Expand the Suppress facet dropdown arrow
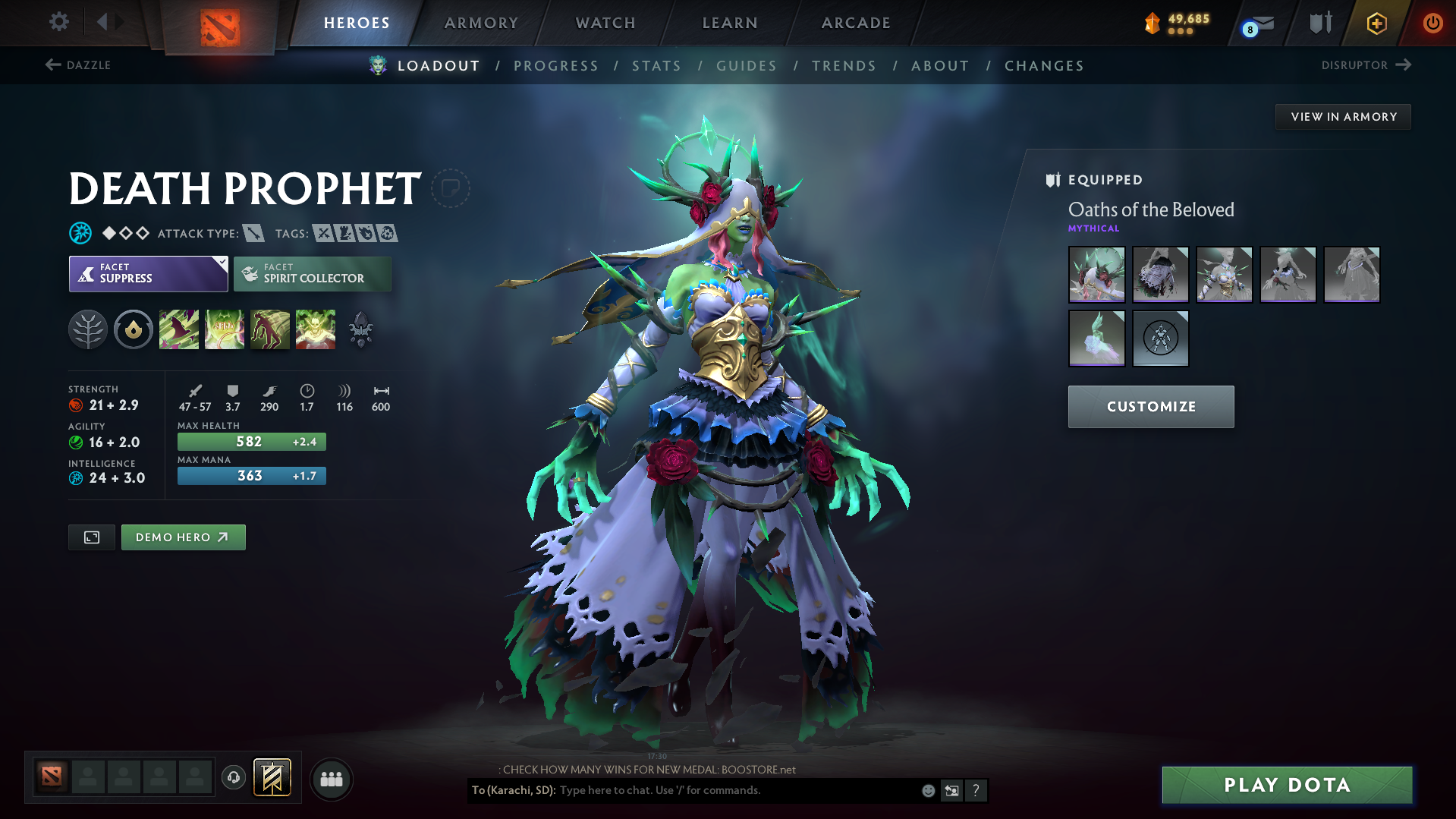Viewport: 1456px width, 819px height. 221,262
